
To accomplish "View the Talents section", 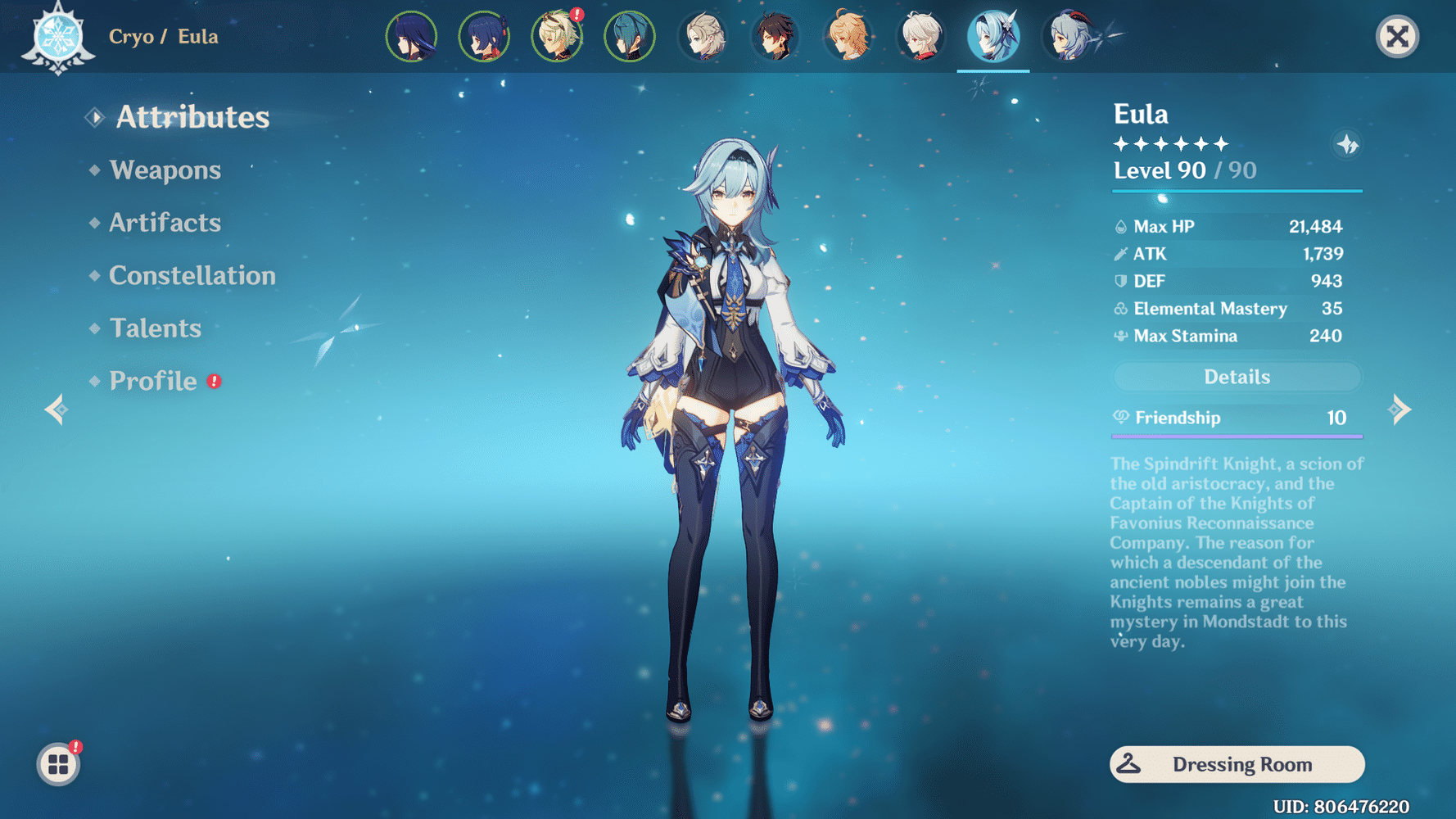I will [155, 328].
